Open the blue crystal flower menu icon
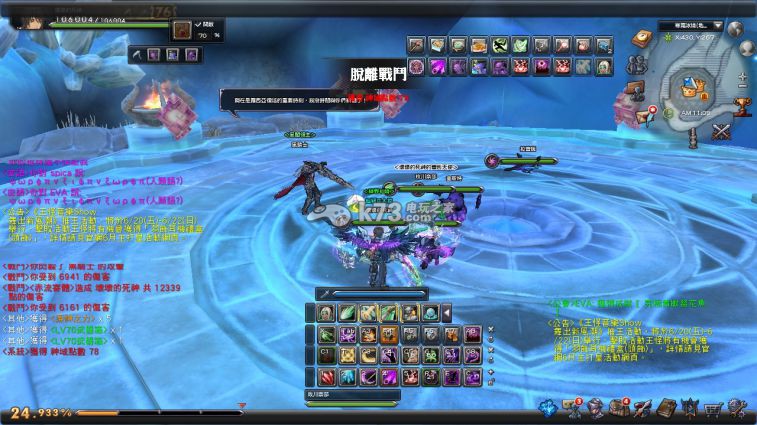The image size is (757, 425). 549,408
